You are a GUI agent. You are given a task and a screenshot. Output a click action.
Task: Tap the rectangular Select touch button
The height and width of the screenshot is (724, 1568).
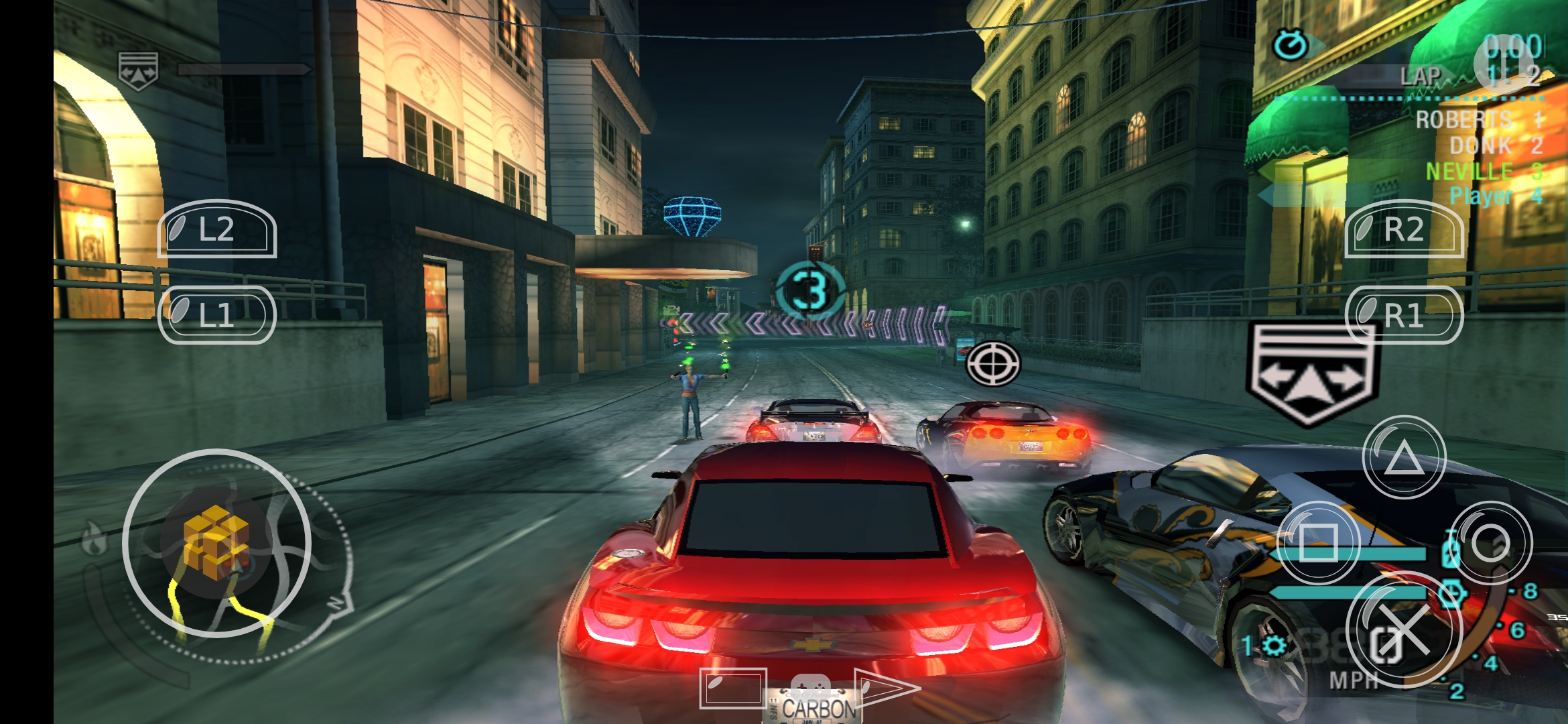tap(732, 688)
